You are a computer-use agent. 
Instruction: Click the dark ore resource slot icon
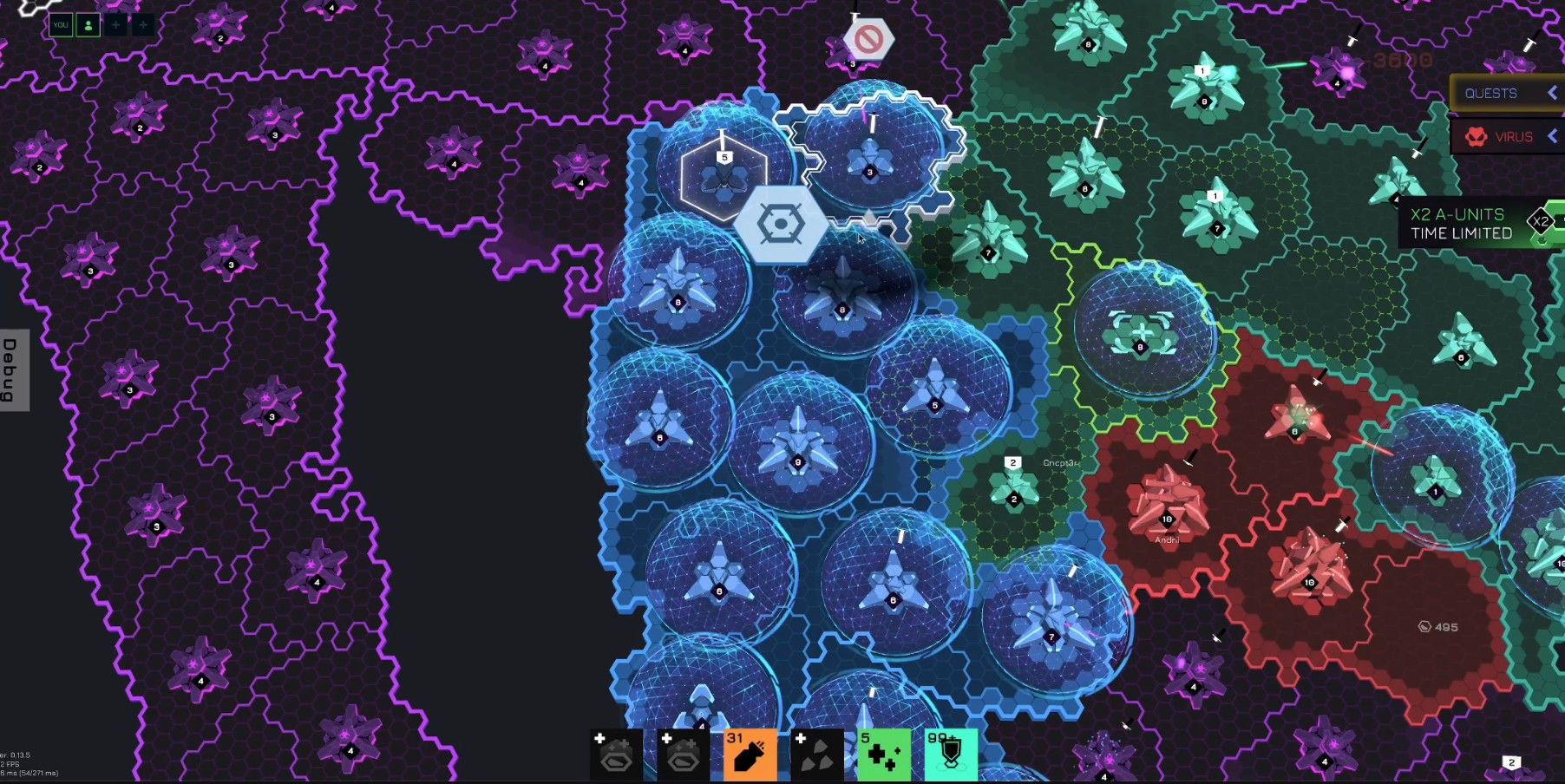point(816,760)
